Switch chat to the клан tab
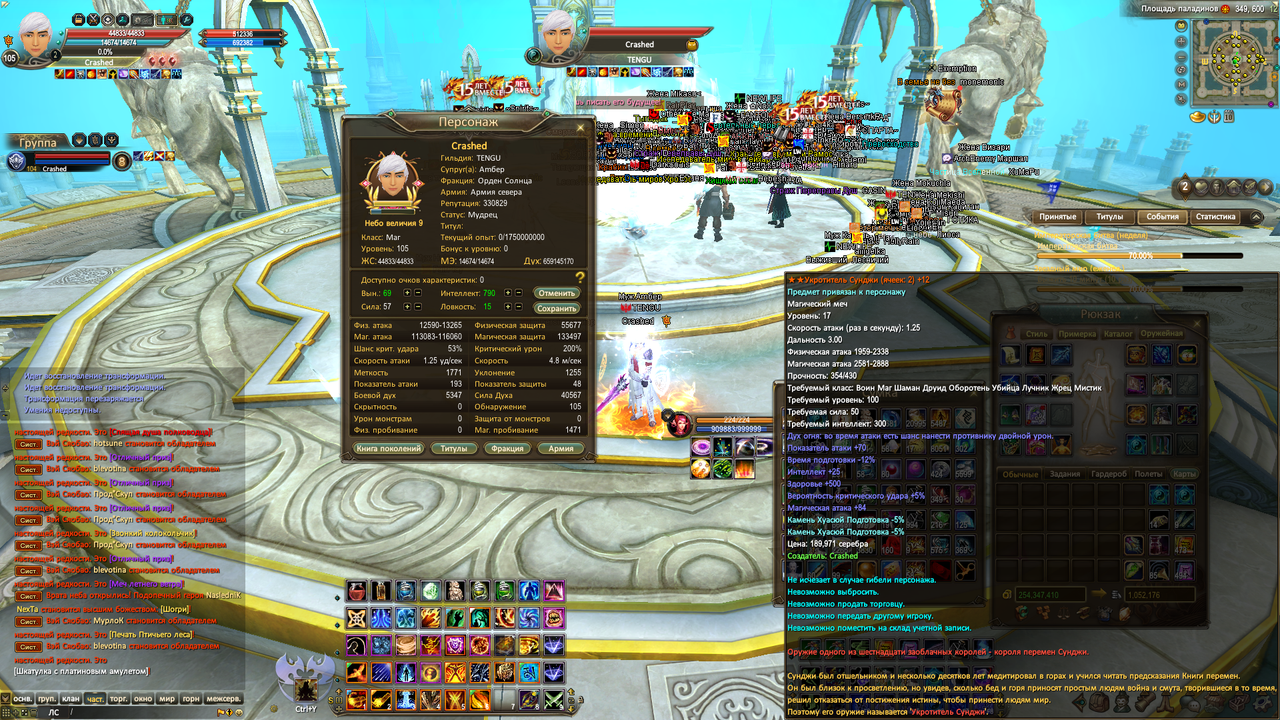Screen dimensions: 1280x720 [70, 699]
